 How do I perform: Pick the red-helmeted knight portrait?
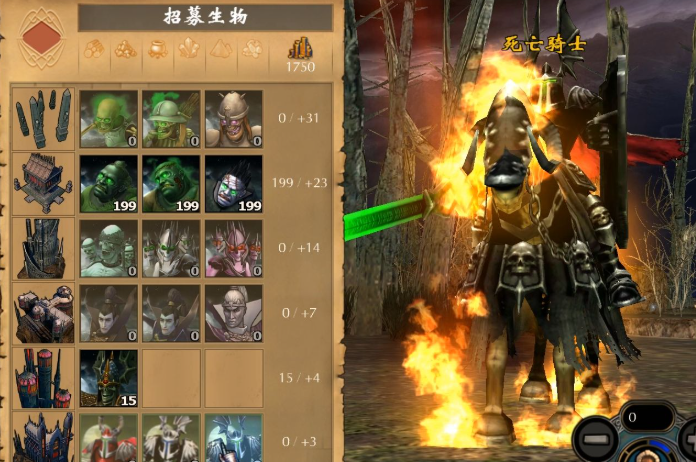tap(108, 438)
